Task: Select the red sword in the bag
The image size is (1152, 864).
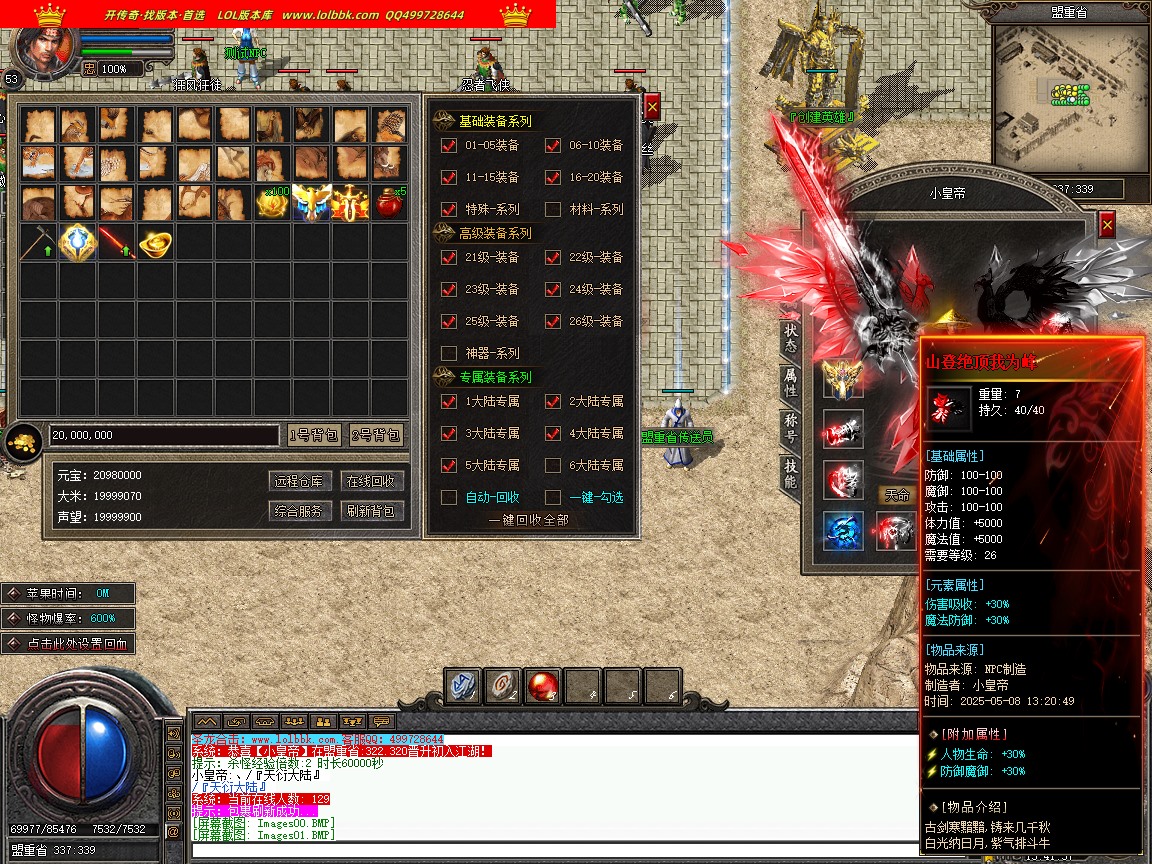Action: click(116, 243)
